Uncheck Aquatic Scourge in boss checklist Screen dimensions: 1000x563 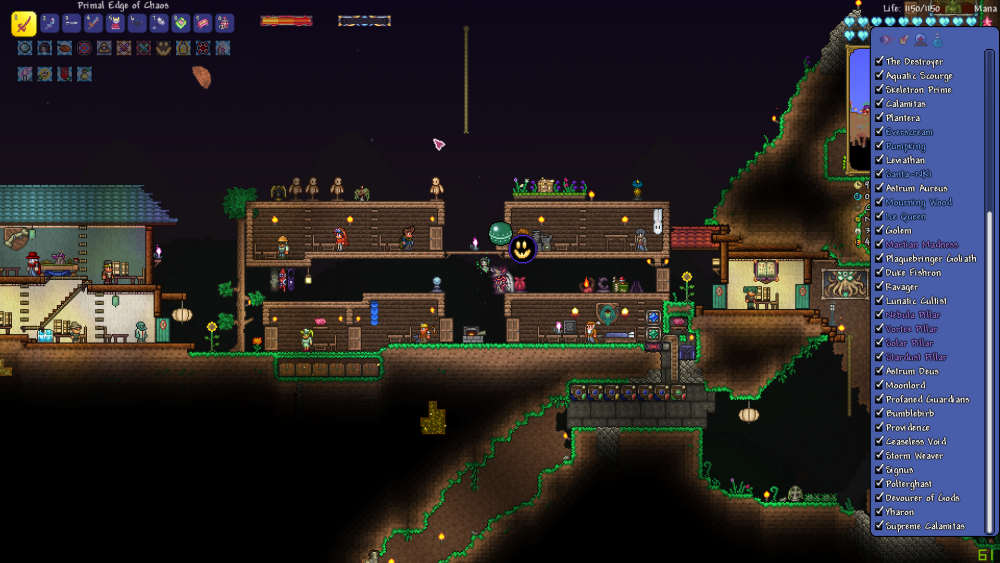(879, 76)
